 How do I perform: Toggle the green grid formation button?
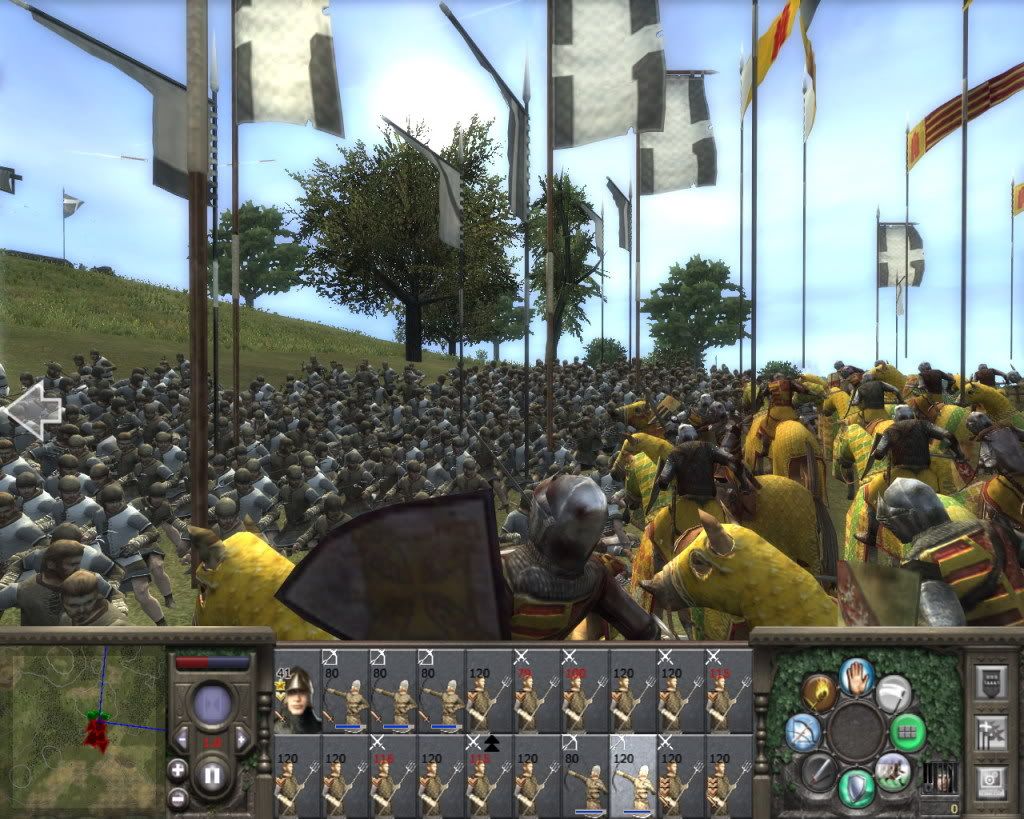tap(908, 731)
